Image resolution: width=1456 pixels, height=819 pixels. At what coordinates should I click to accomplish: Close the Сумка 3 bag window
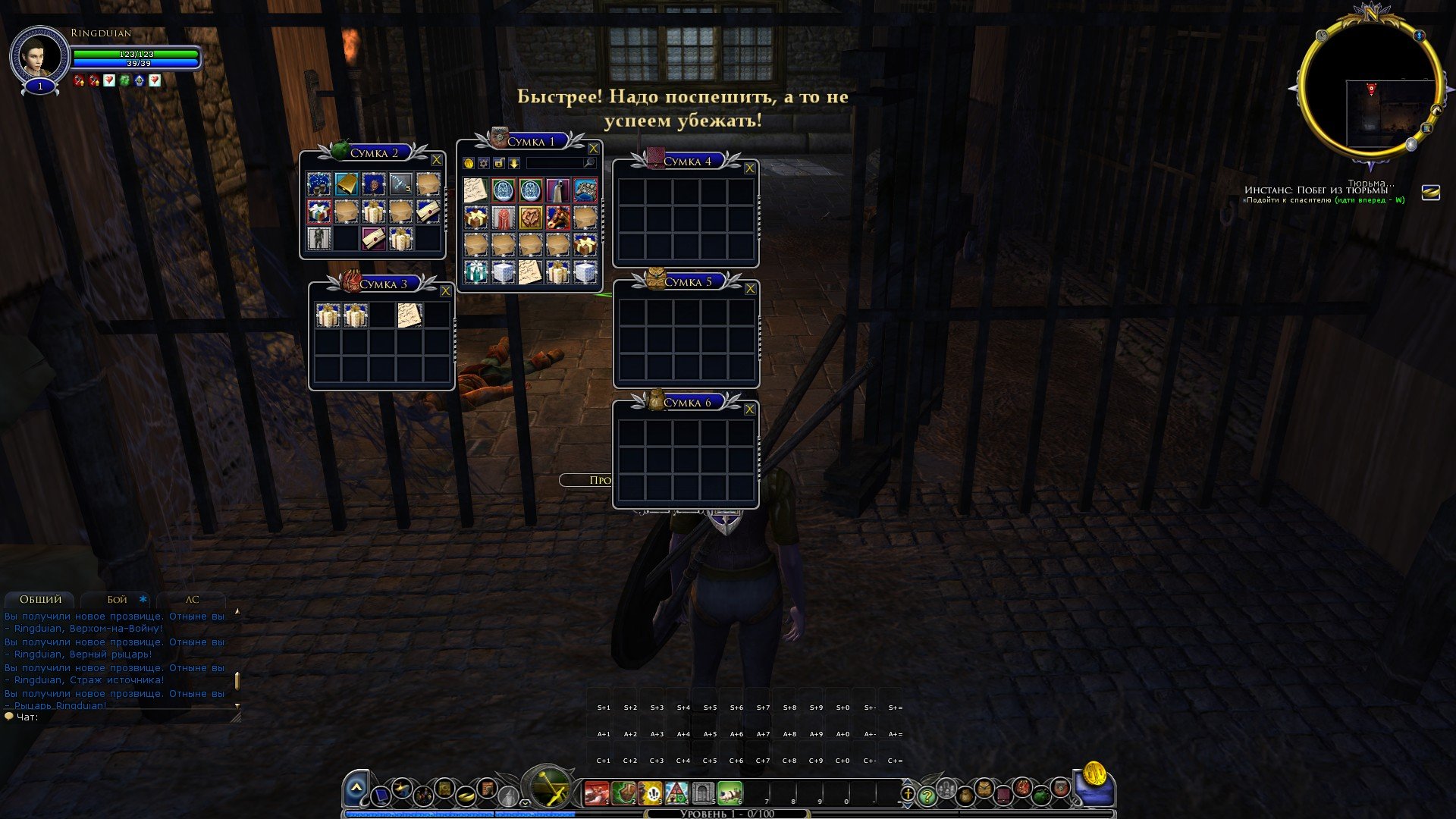point(445,291)
